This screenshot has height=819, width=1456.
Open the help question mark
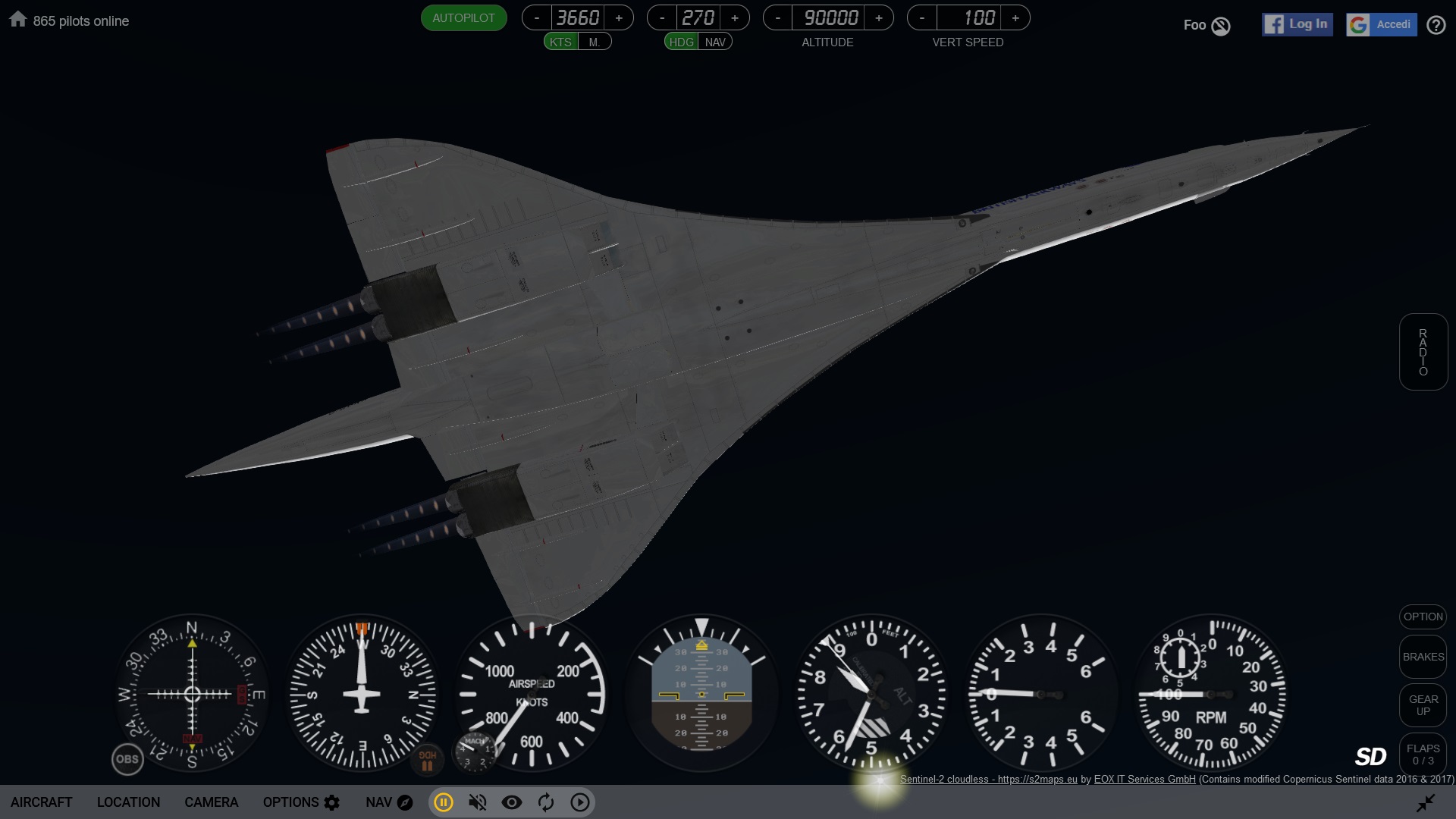1436,26
